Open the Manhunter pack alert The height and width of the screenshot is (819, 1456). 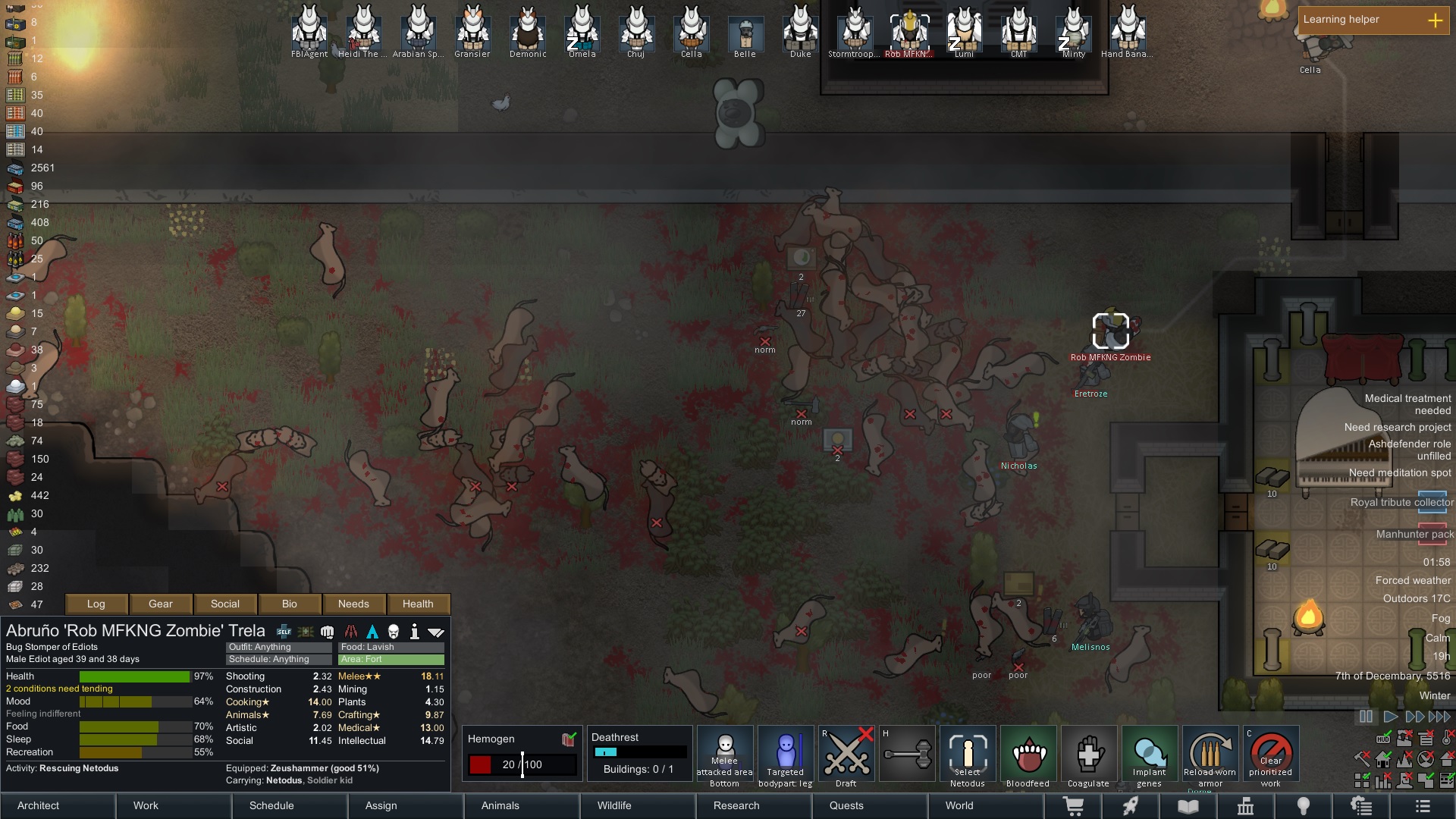1414,534
